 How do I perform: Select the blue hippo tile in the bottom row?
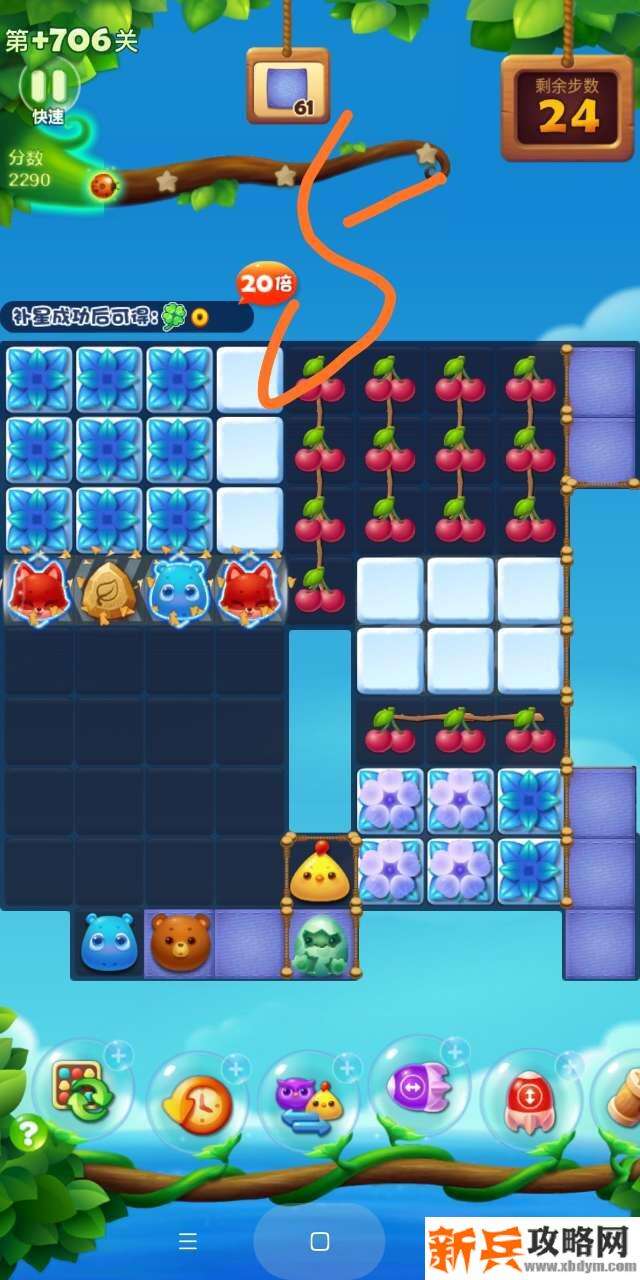coord(109,942)
